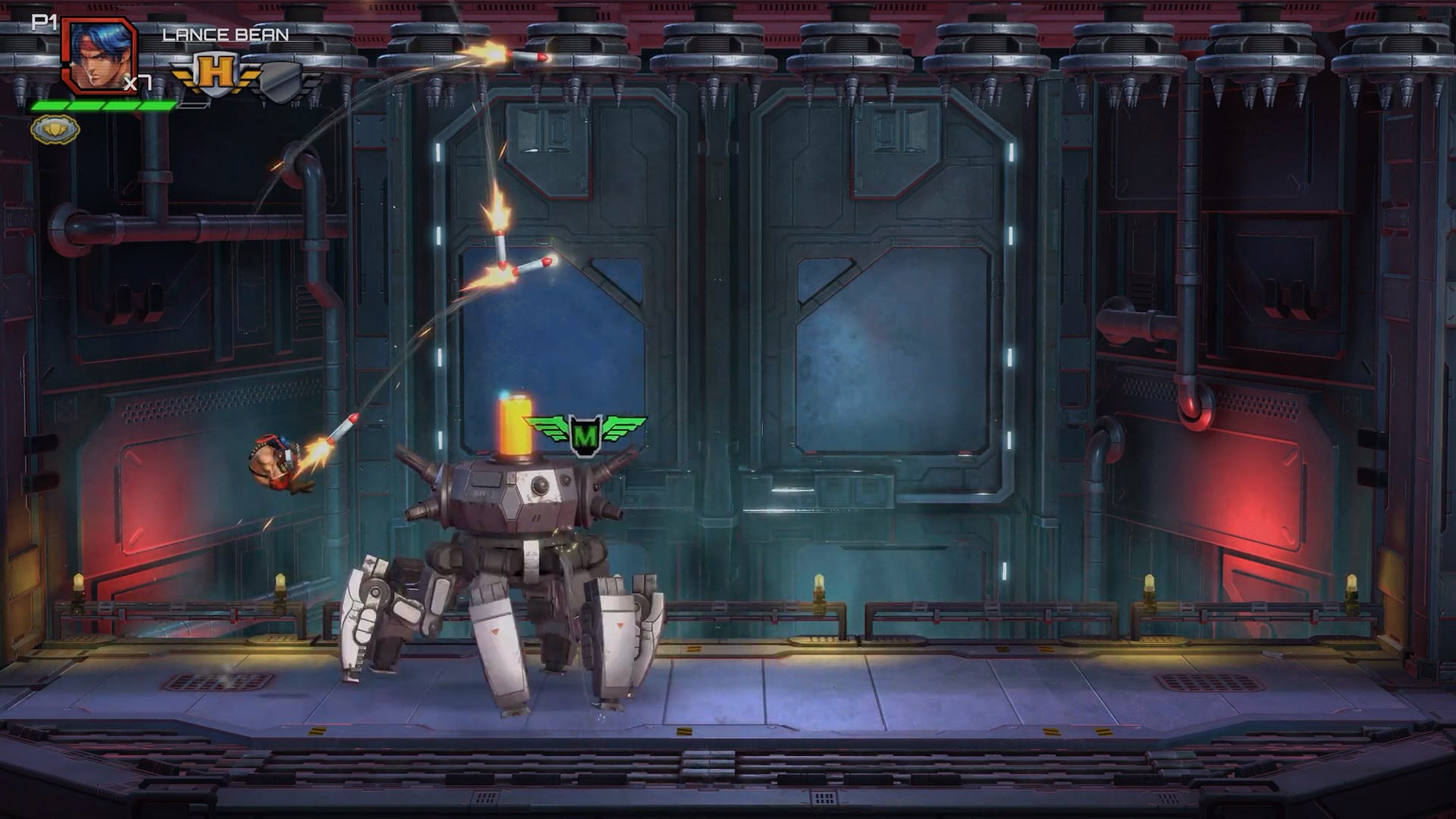Select the empty gray weapon slot

coord(281,80)
